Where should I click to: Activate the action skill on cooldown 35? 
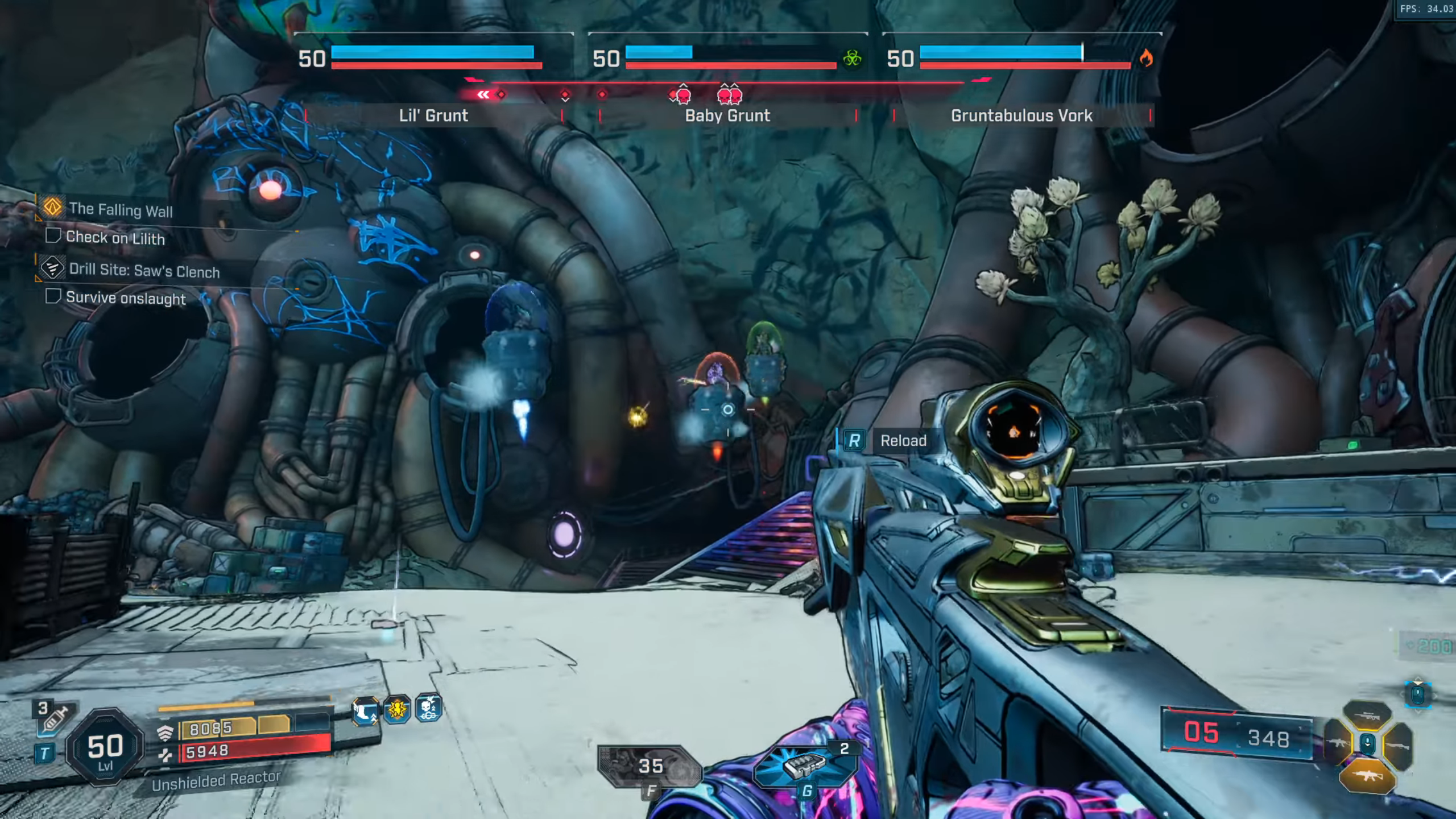click(651, 766)
